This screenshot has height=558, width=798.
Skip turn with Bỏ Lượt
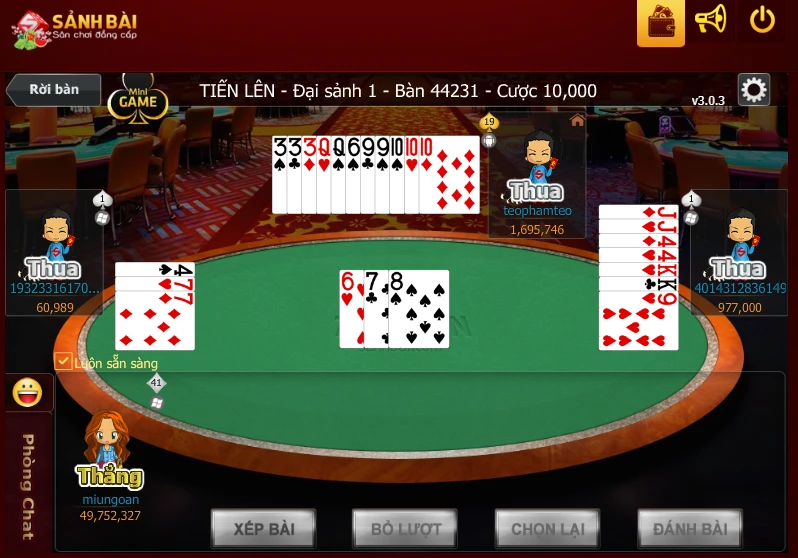405,528
